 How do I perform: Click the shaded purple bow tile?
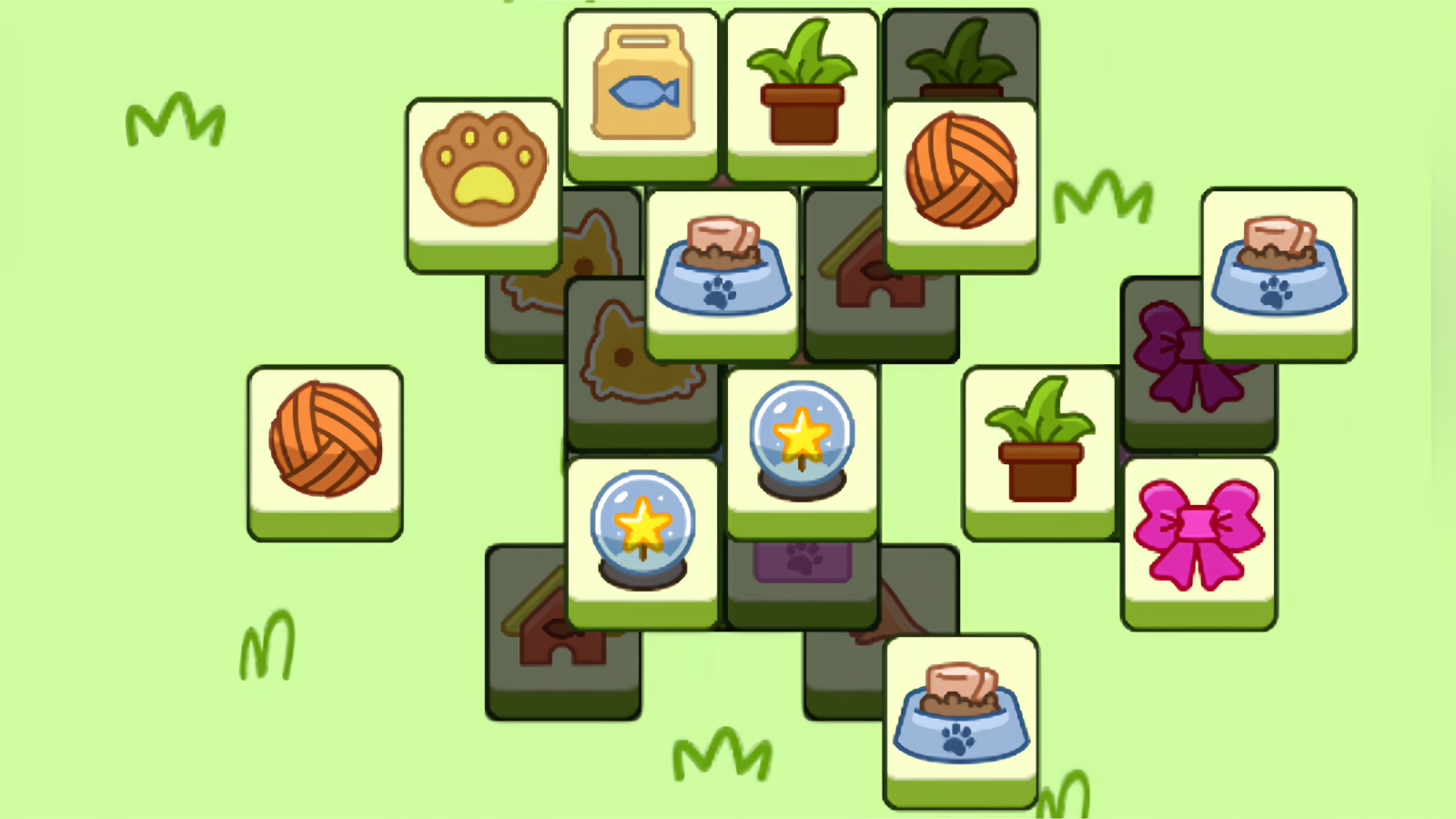(1183, 364)
